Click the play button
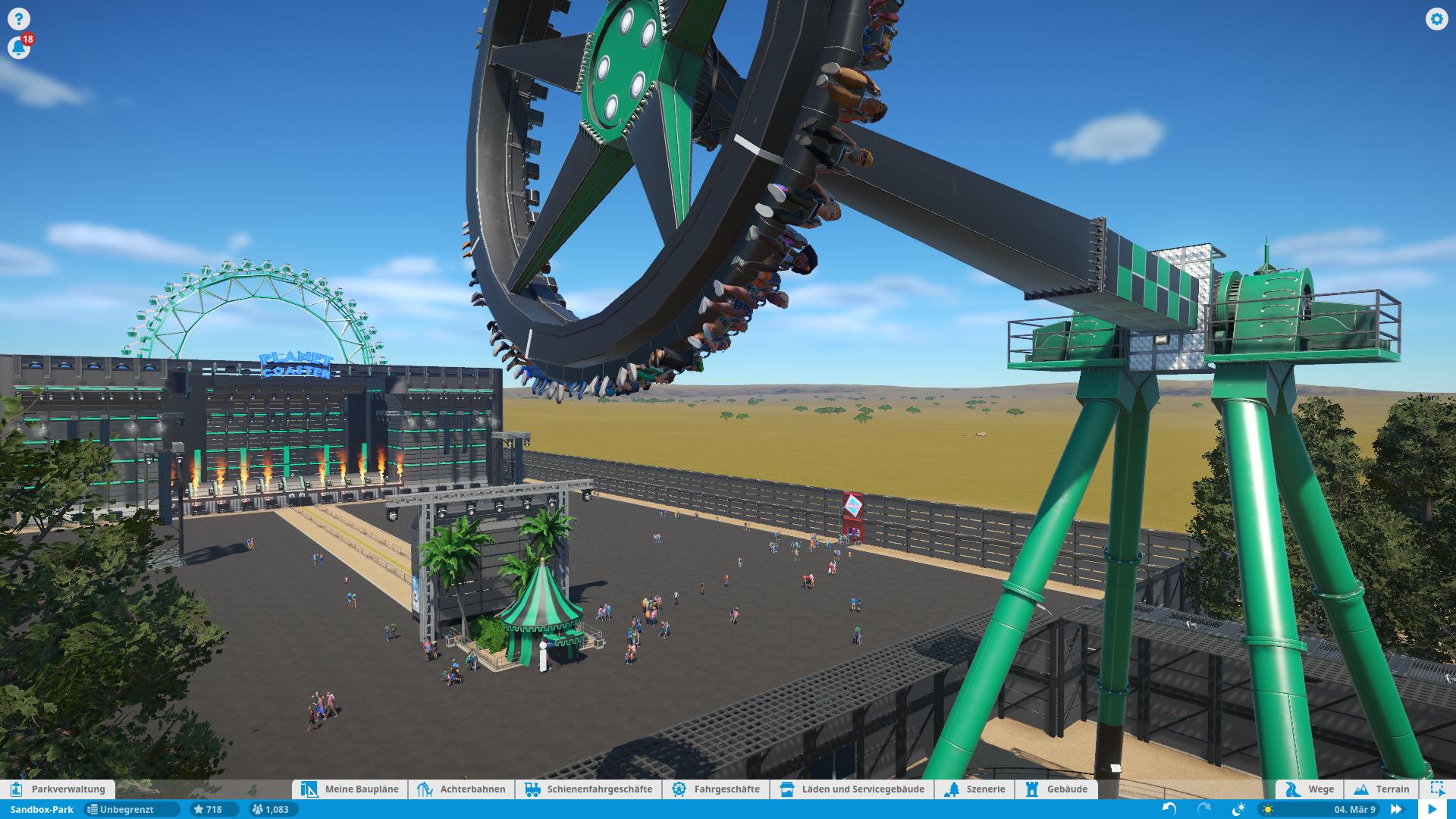Viewport: 1456px width, 819px height. click(1432, 809)
